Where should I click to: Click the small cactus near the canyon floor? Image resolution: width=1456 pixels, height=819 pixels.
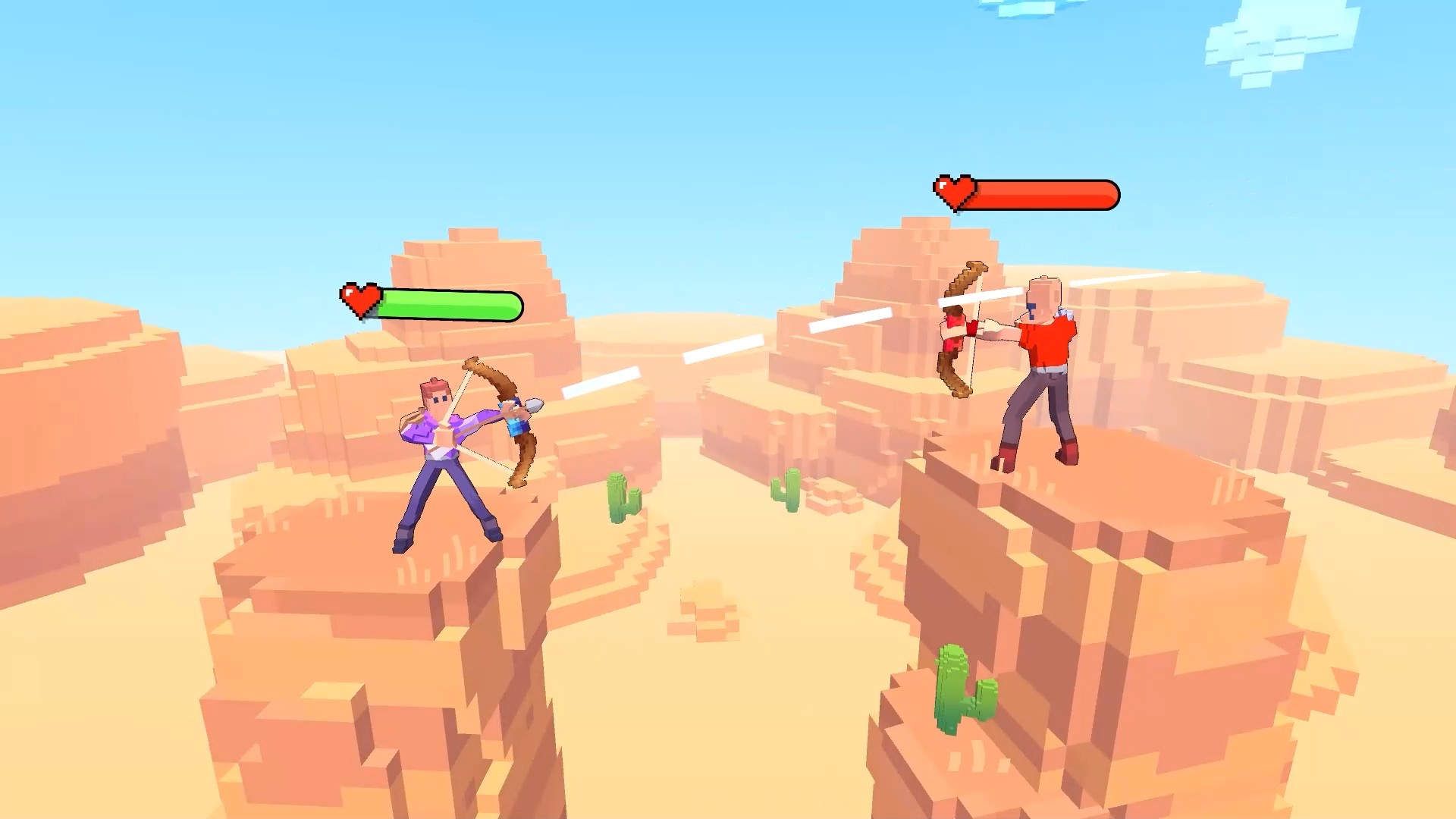789,489
